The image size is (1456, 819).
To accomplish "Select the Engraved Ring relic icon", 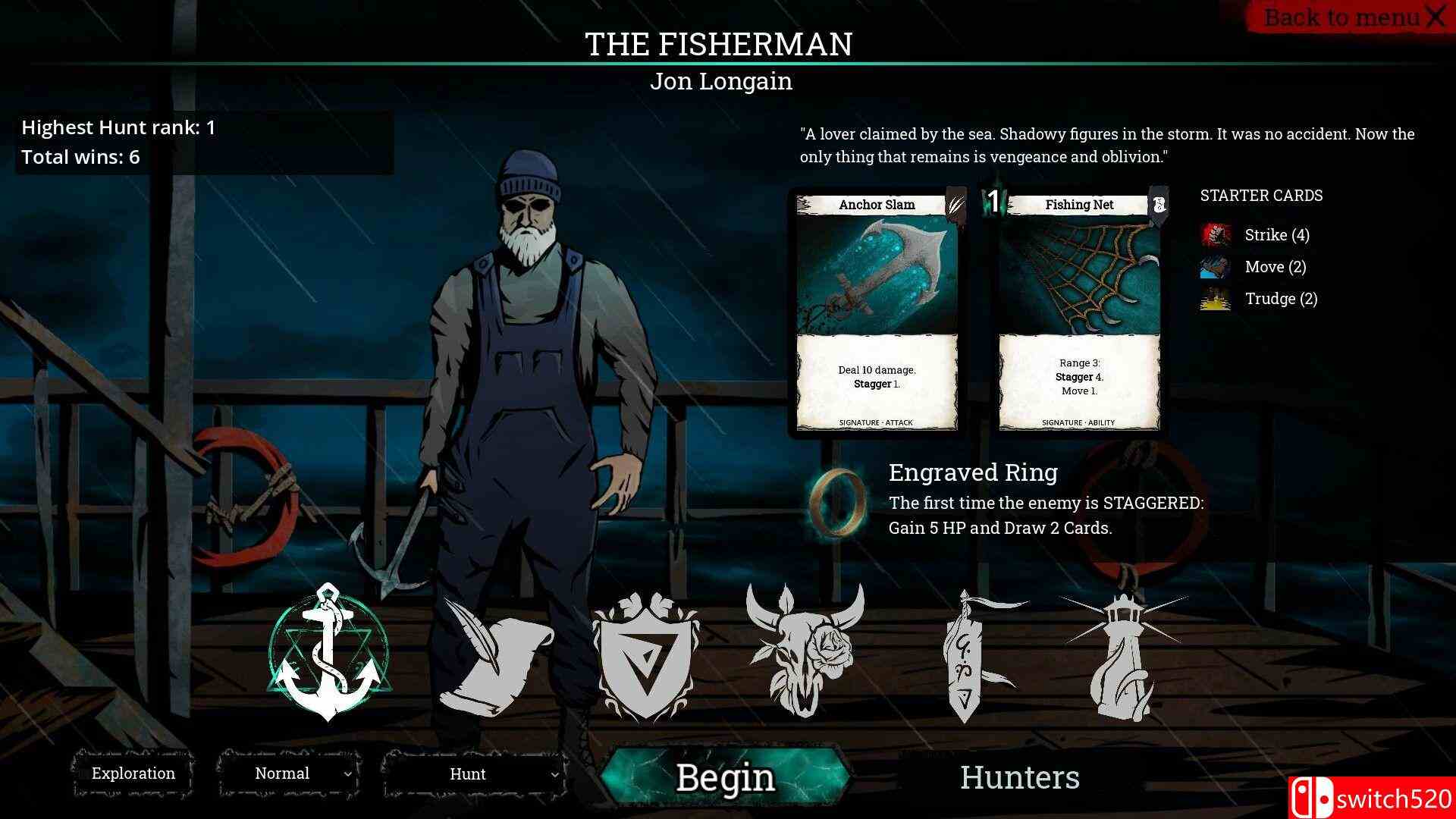I will click(x=838, y=499).
